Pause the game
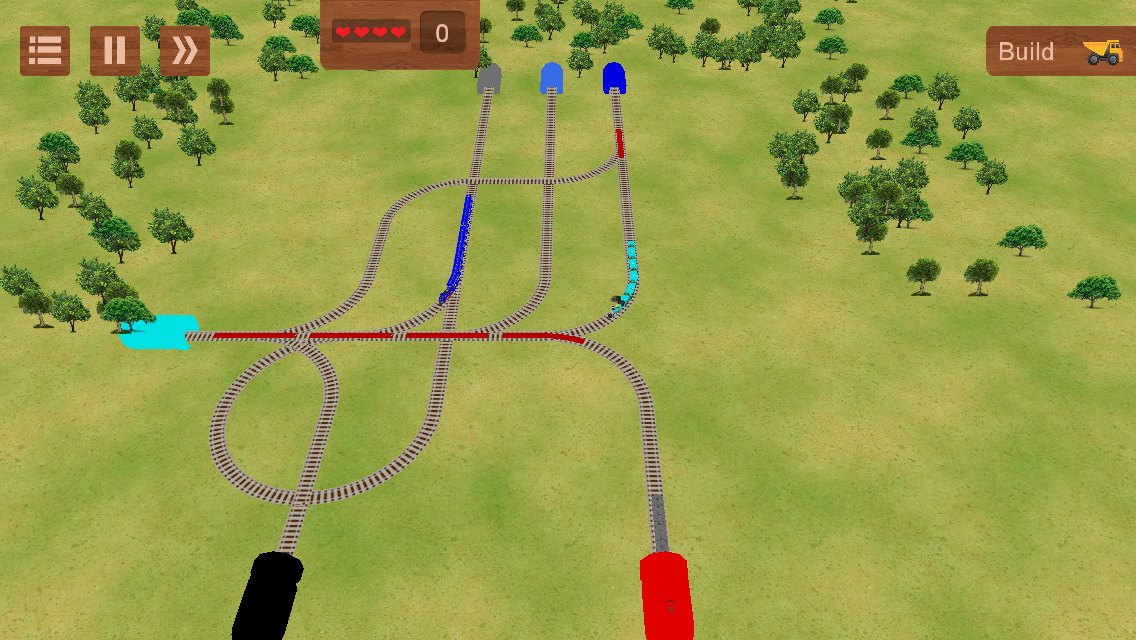Viewport: 1136px width, 640px height. [115, 51]
